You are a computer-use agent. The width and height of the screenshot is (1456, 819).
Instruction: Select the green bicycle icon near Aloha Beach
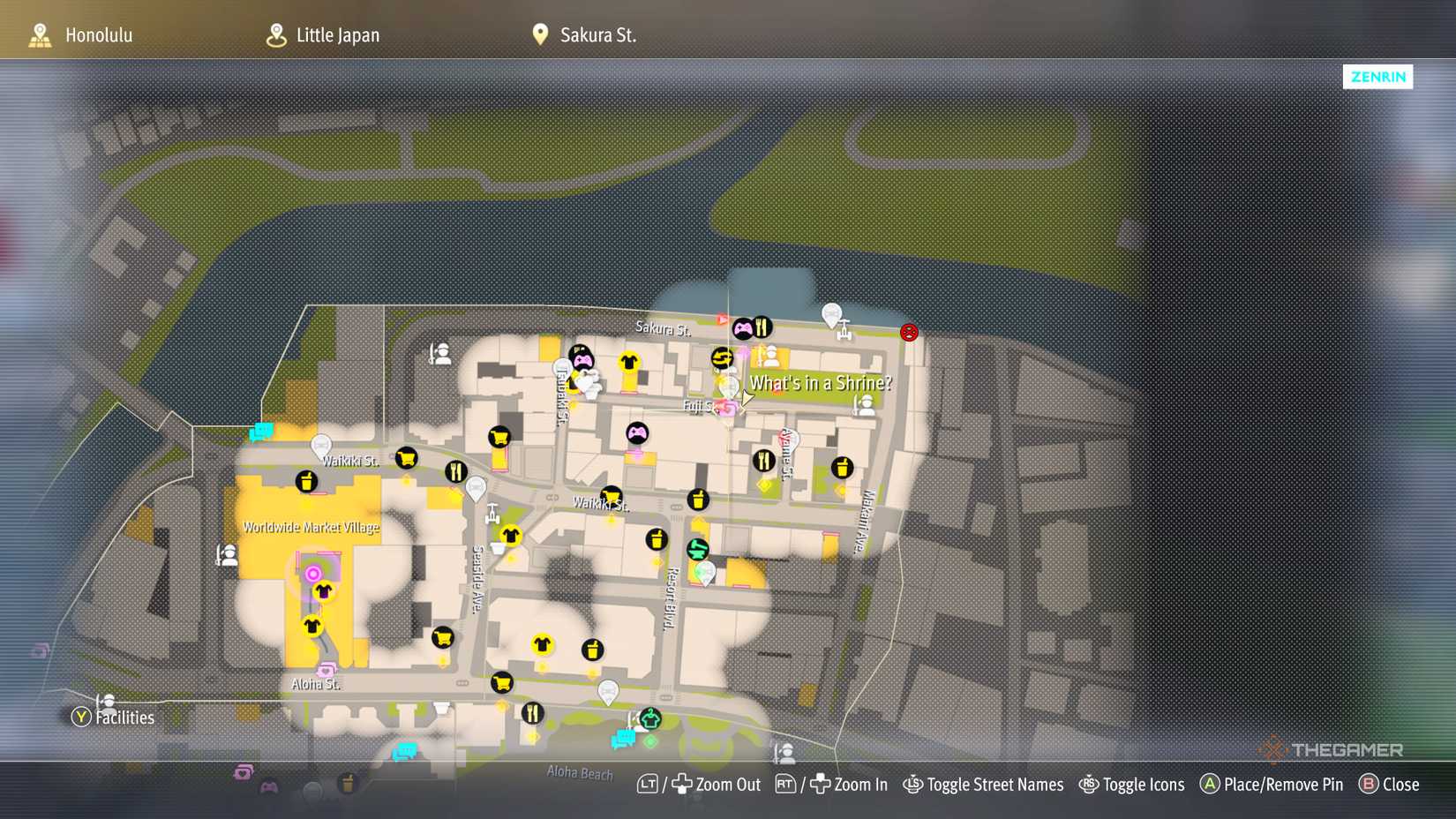click(x=650, y=718)
